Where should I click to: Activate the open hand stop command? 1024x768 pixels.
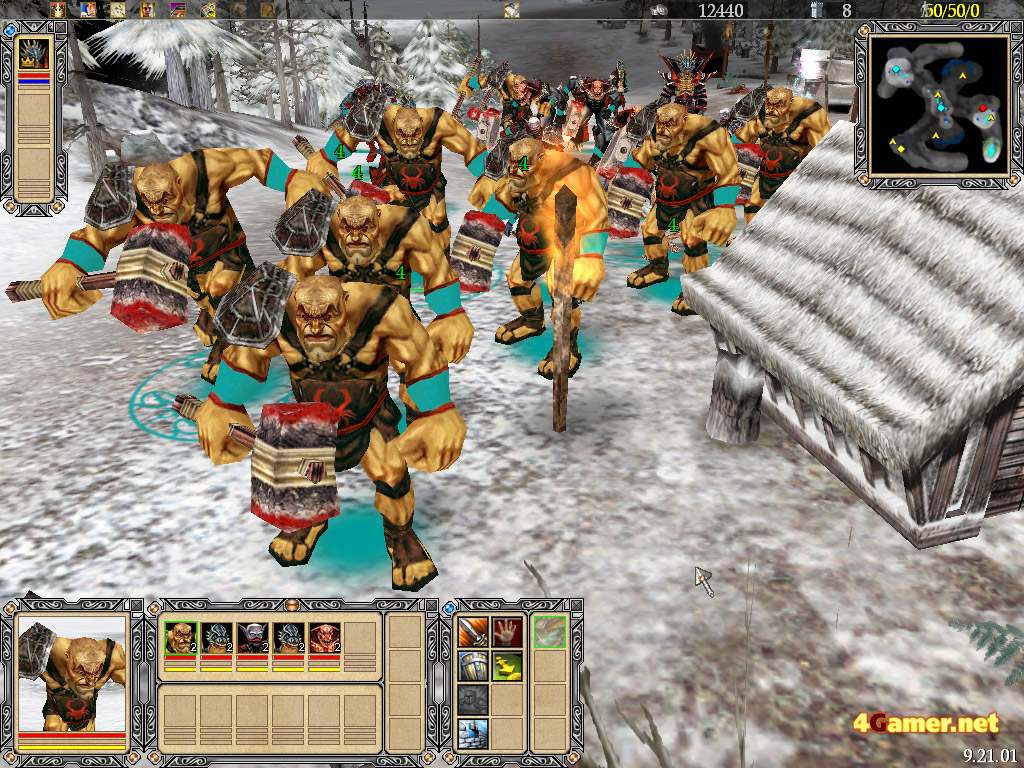click(507, 632)
